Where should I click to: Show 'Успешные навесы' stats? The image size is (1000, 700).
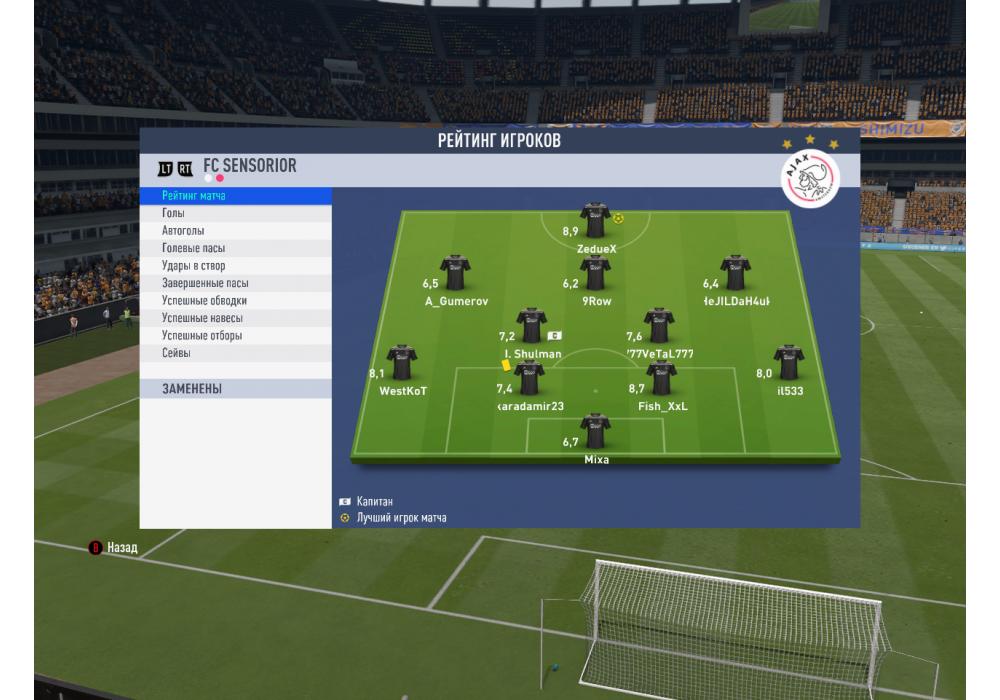235,318
